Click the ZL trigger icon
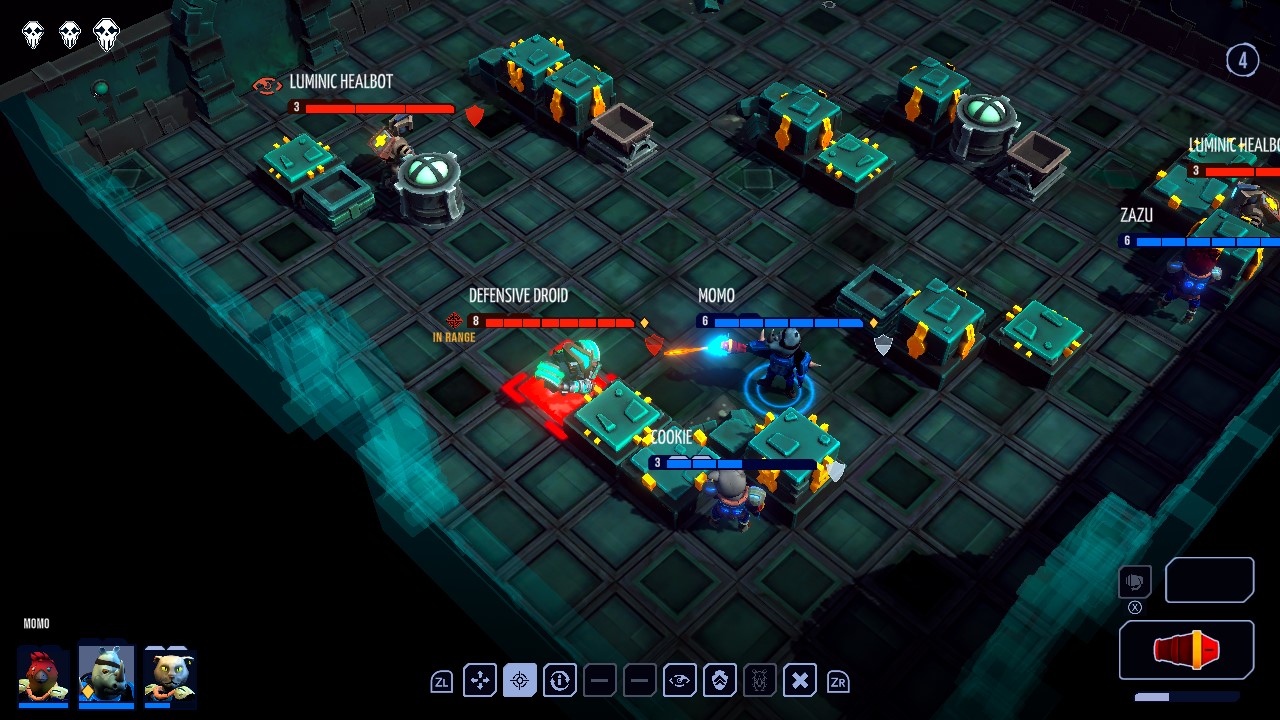 tap(441, 680)
